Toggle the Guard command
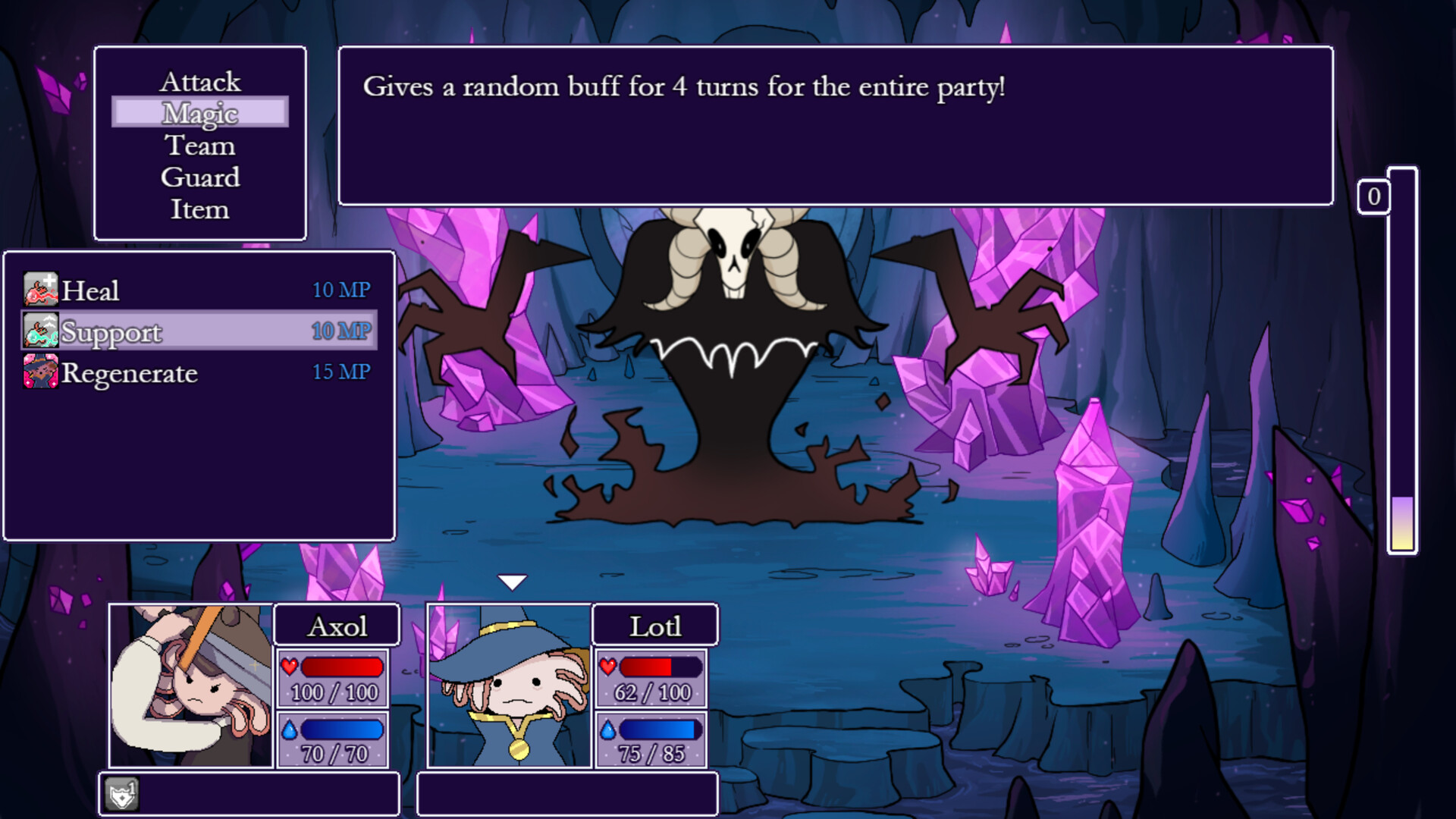 pyautogui.click(x=200, y=177)
